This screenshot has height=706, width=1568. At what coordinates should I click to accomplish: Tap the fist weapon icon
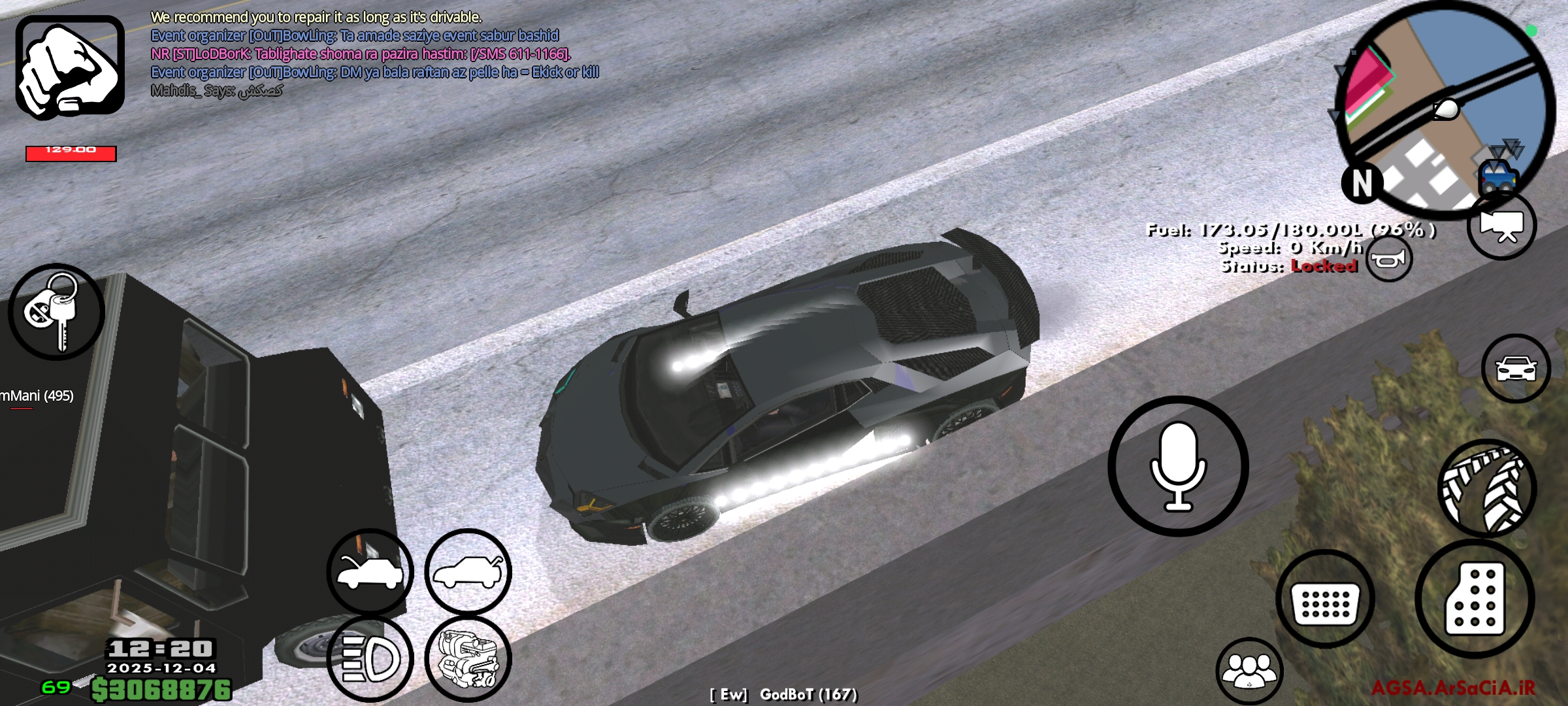point(70,67)
